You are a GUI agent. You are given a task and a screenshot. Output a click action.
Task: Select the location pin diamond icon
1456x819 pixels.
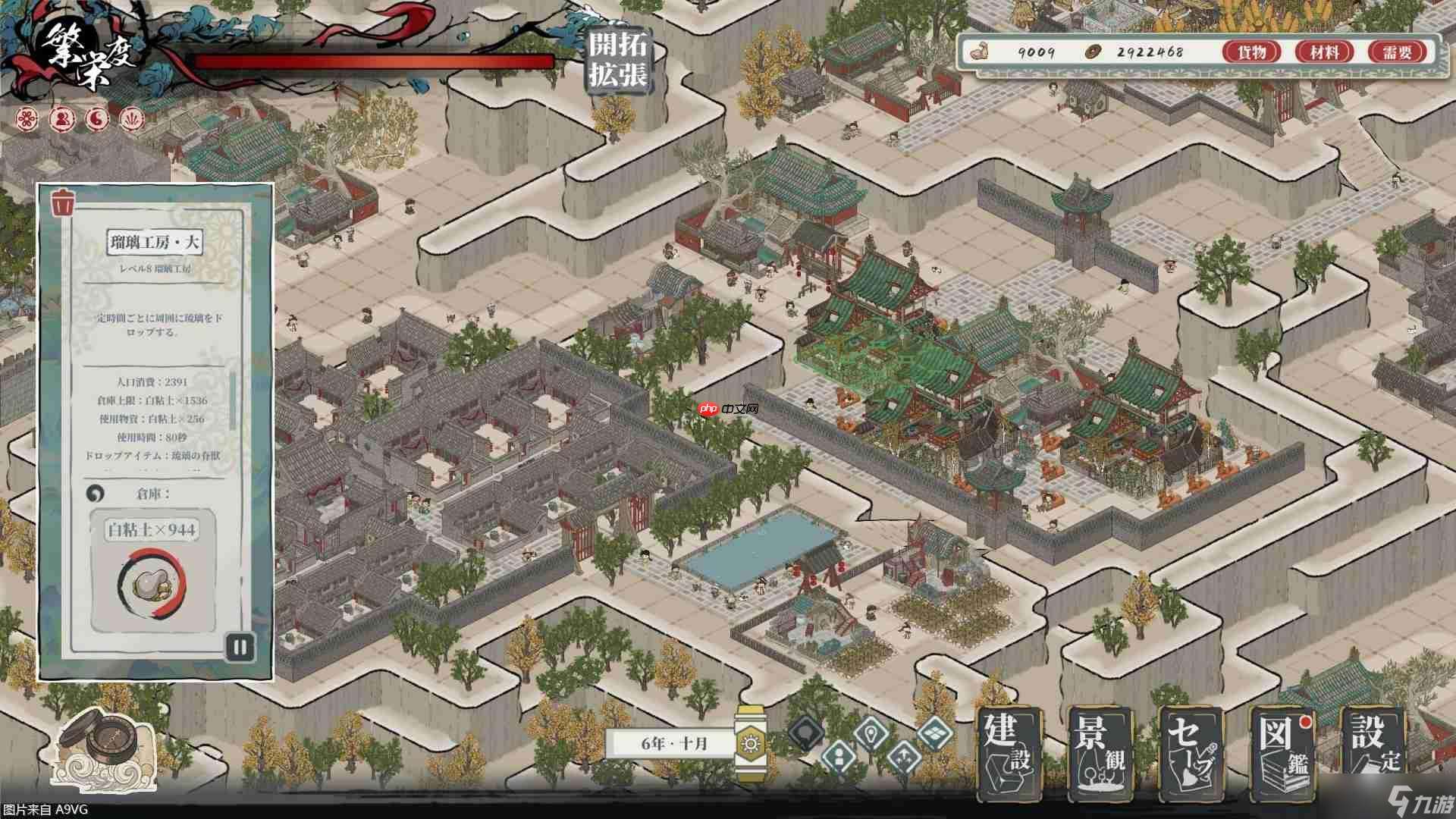tap(871, 734)
